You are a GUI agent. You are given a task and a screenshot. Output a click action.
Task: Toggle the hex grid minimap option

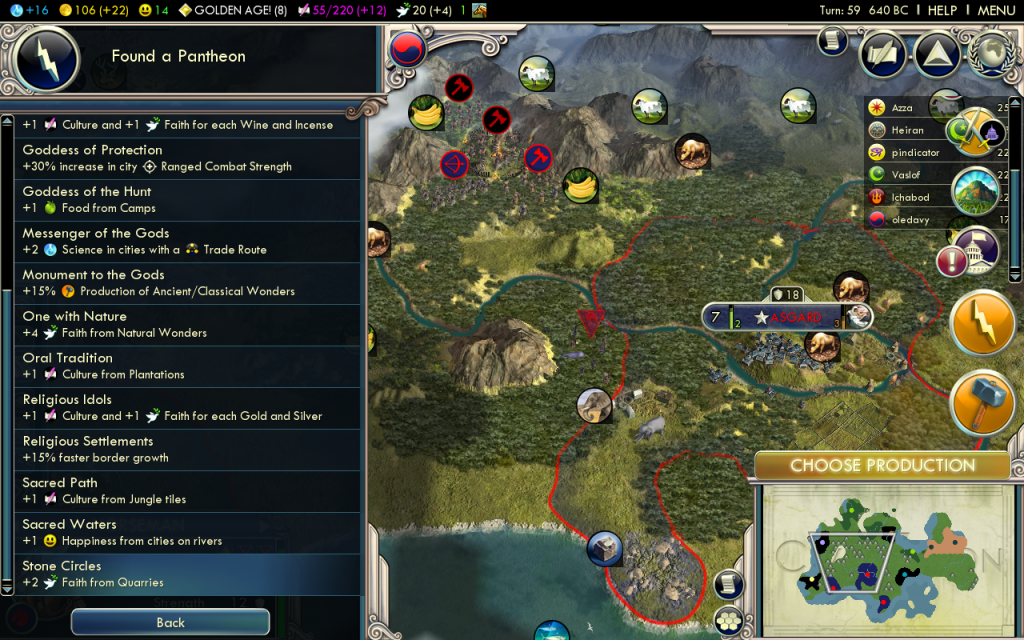click(730, 621)
